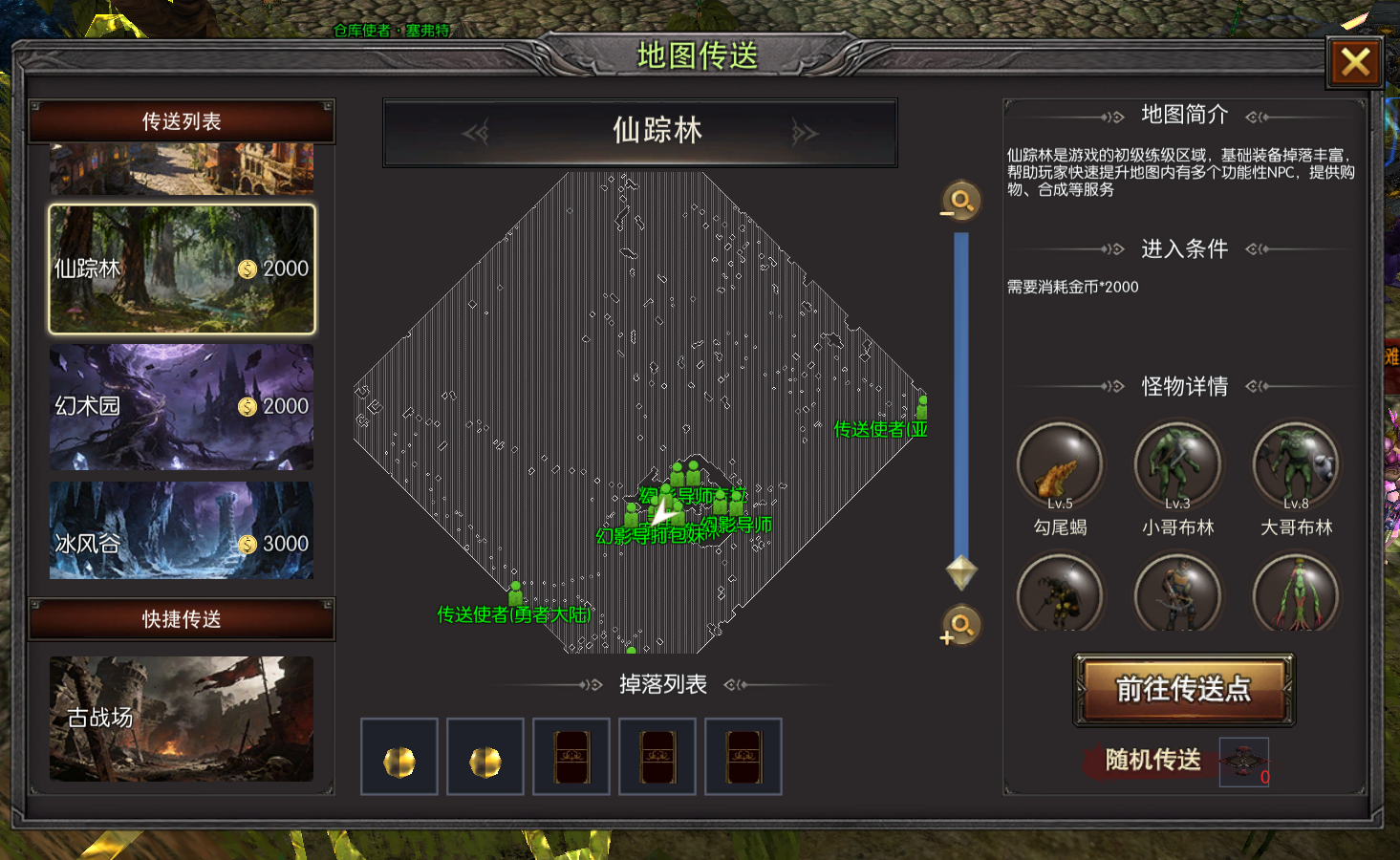The image size is (1400, 860).
Task: Switch to the previous map with the left arrow
Action: [476, 133]
